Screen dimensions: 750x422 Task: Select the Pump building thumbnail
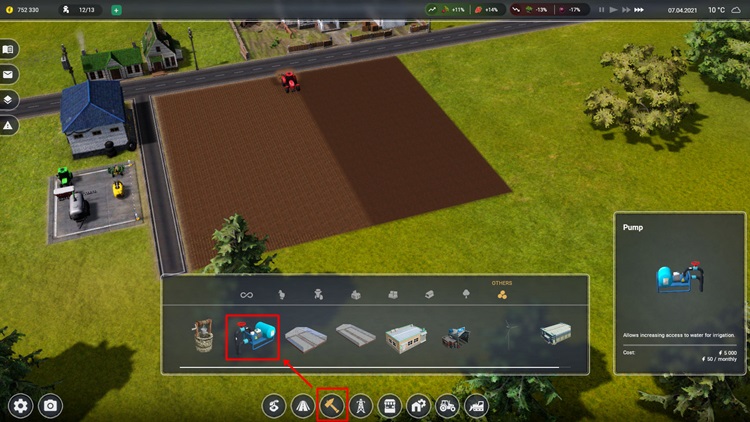tap(252, 338)
